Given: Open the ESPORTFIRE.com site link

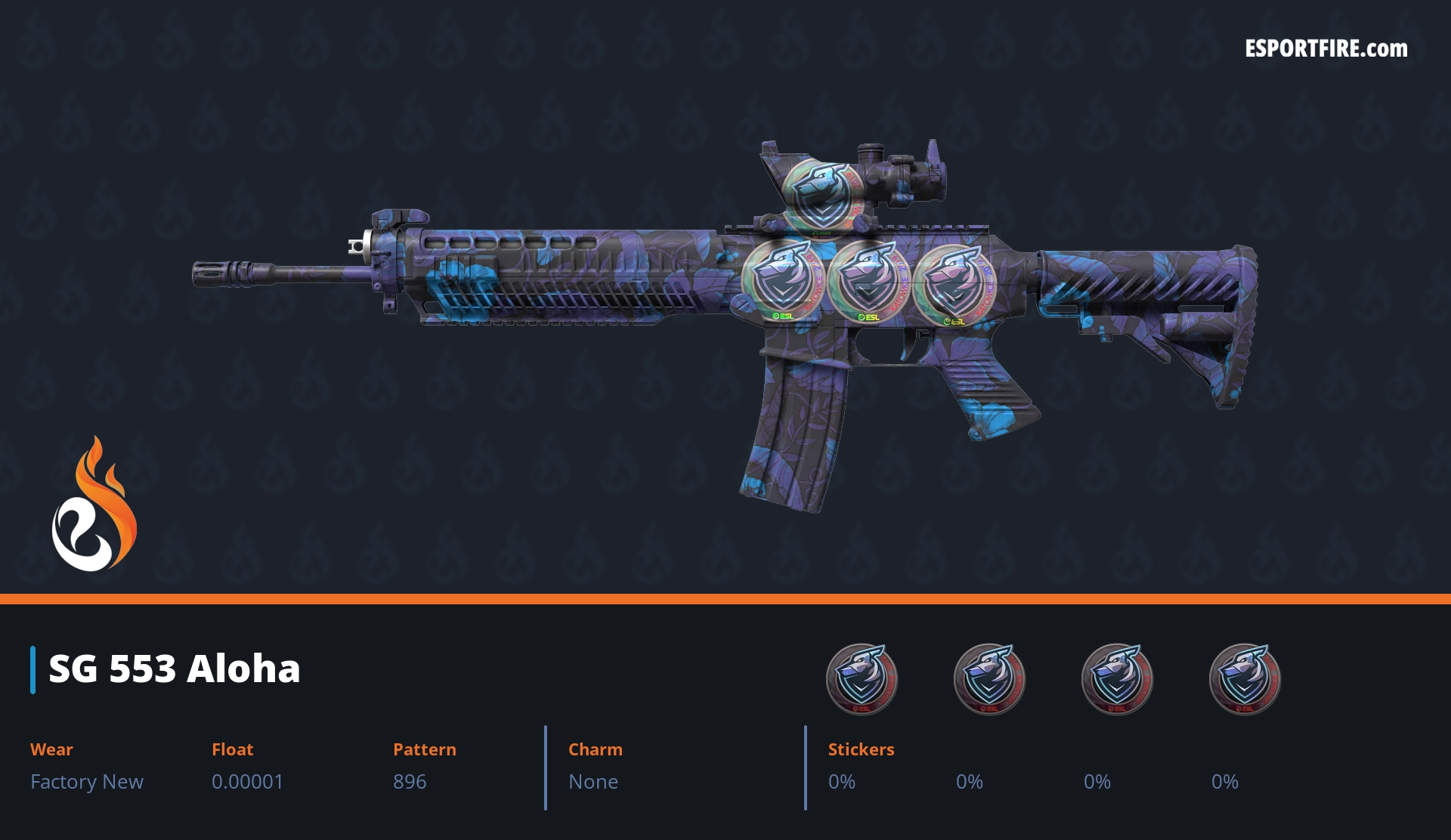Looking at the screenshot, I should pos(1326,49).
